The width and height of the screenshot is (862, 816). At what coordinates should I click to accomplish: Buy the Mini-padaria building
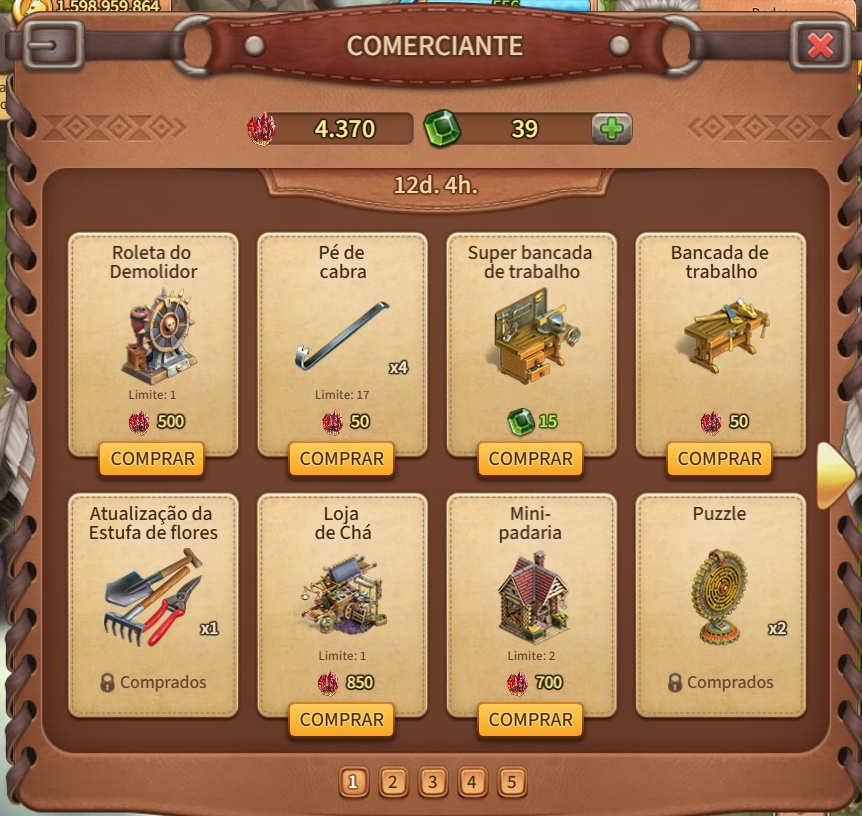click(x=530, y=720)
